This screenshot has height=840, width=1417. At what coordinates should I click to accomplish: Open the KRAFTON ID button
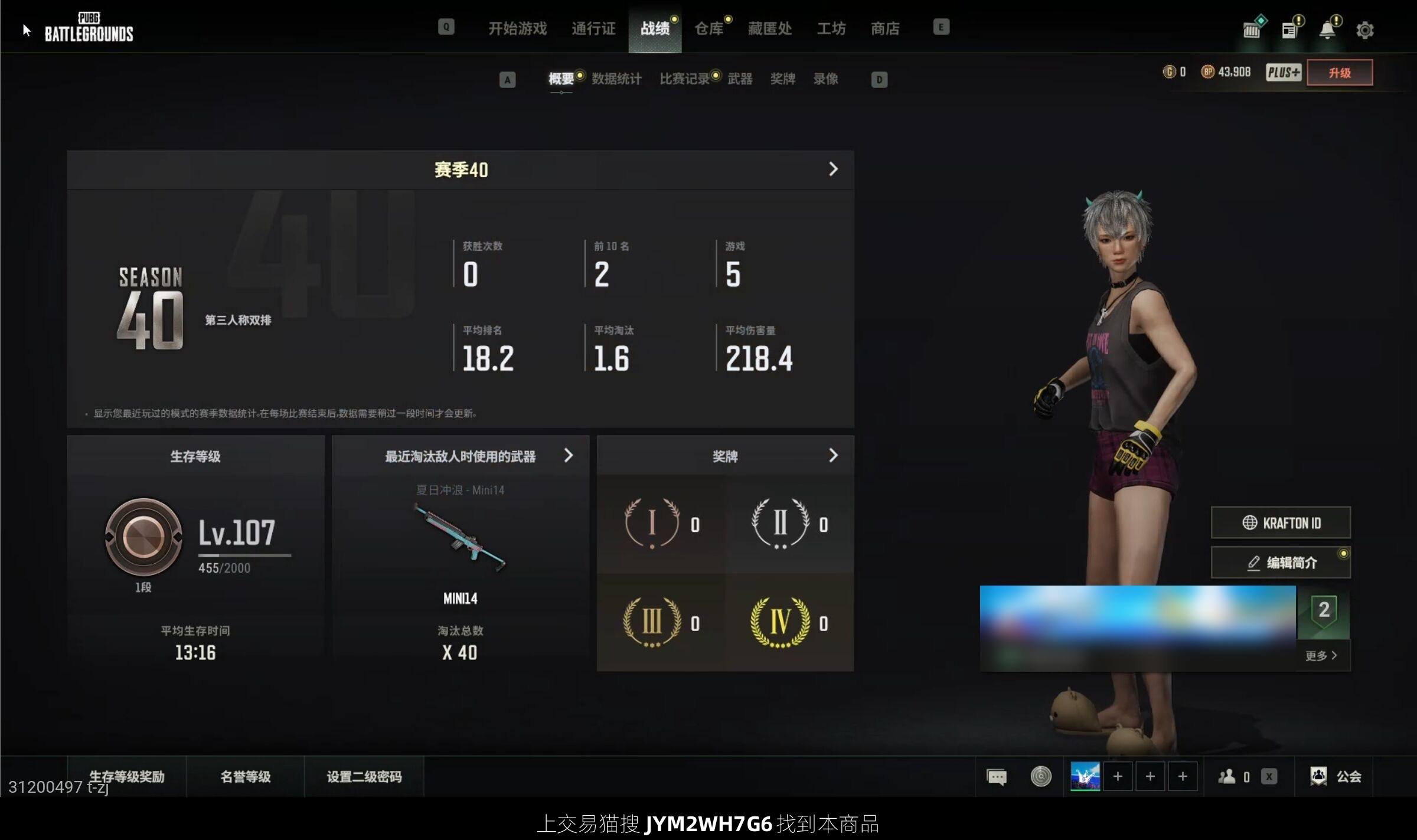pos(1281,523)
